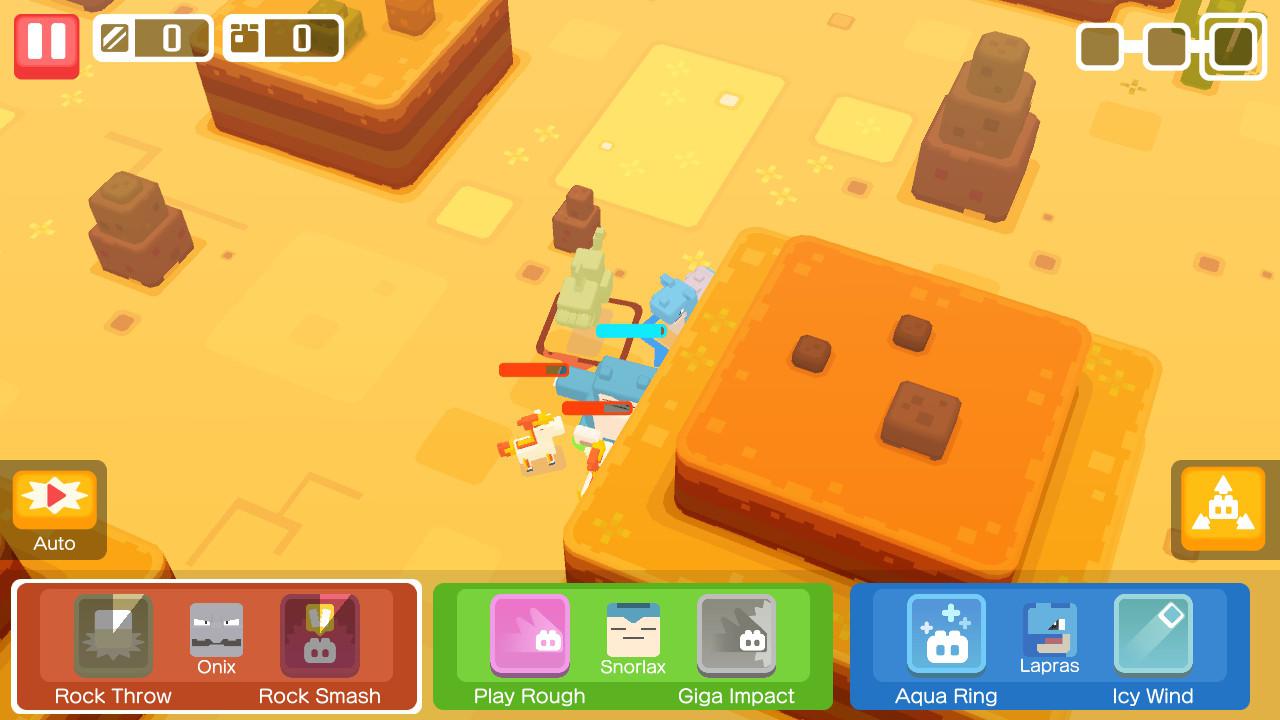Screen dimensions: 1280x720
Task: Use Onix's Rock Smash move
Action: (320, 636)
